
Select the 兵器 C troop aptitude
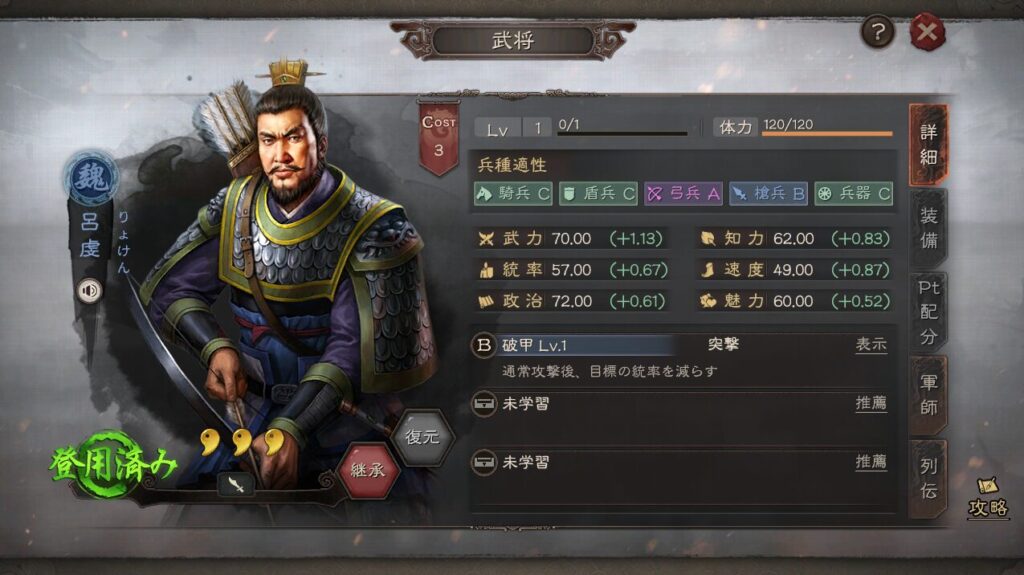(853, 194)
